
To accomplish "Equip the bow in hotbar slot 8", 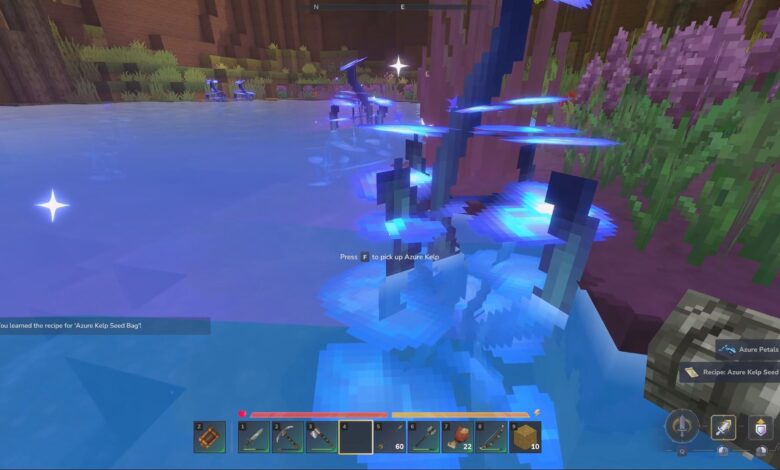I will click(491, 437).
